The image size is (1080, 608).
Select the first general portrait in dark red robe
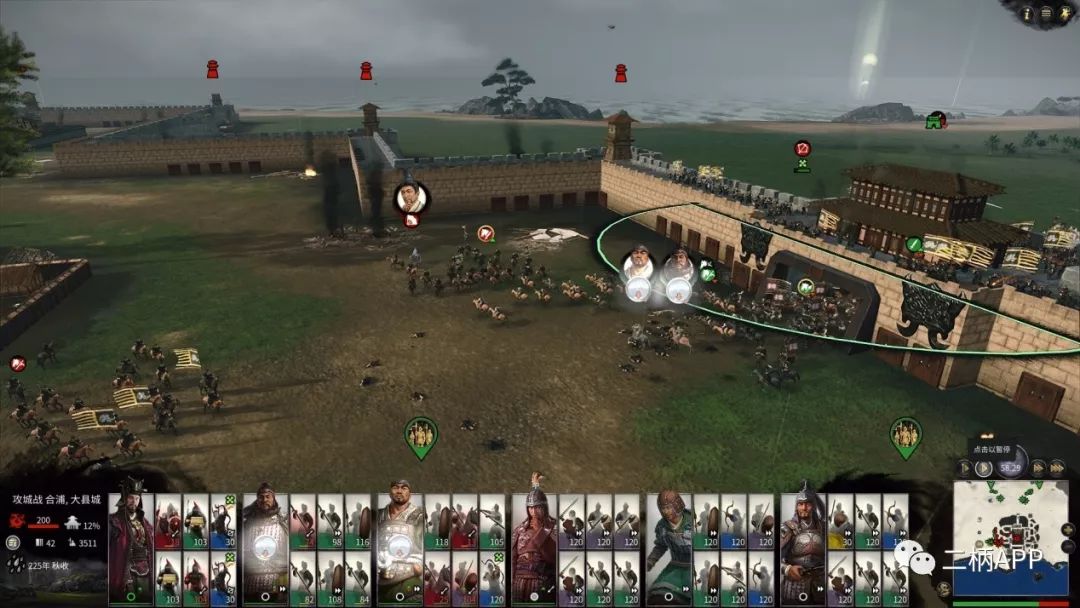click(x=130, y=545)
